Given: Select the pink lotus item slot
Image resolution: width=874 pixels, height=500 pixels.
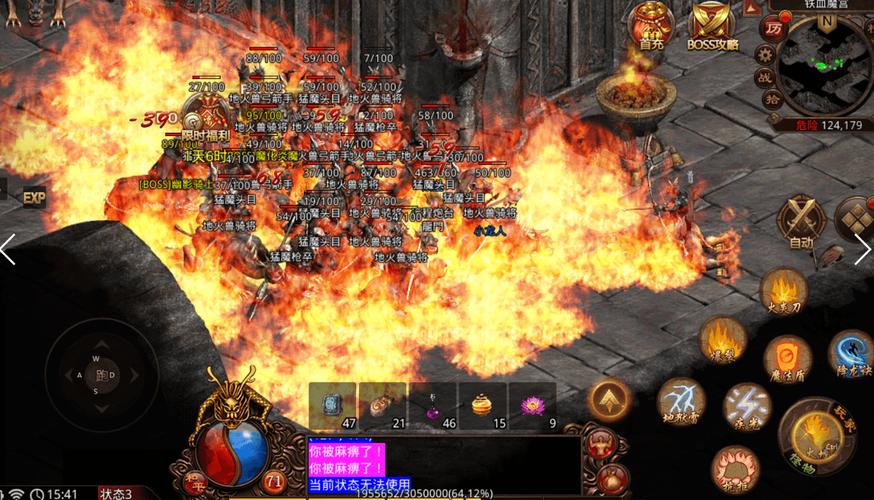Looking at the screenshot, I should tap(533, 406).
